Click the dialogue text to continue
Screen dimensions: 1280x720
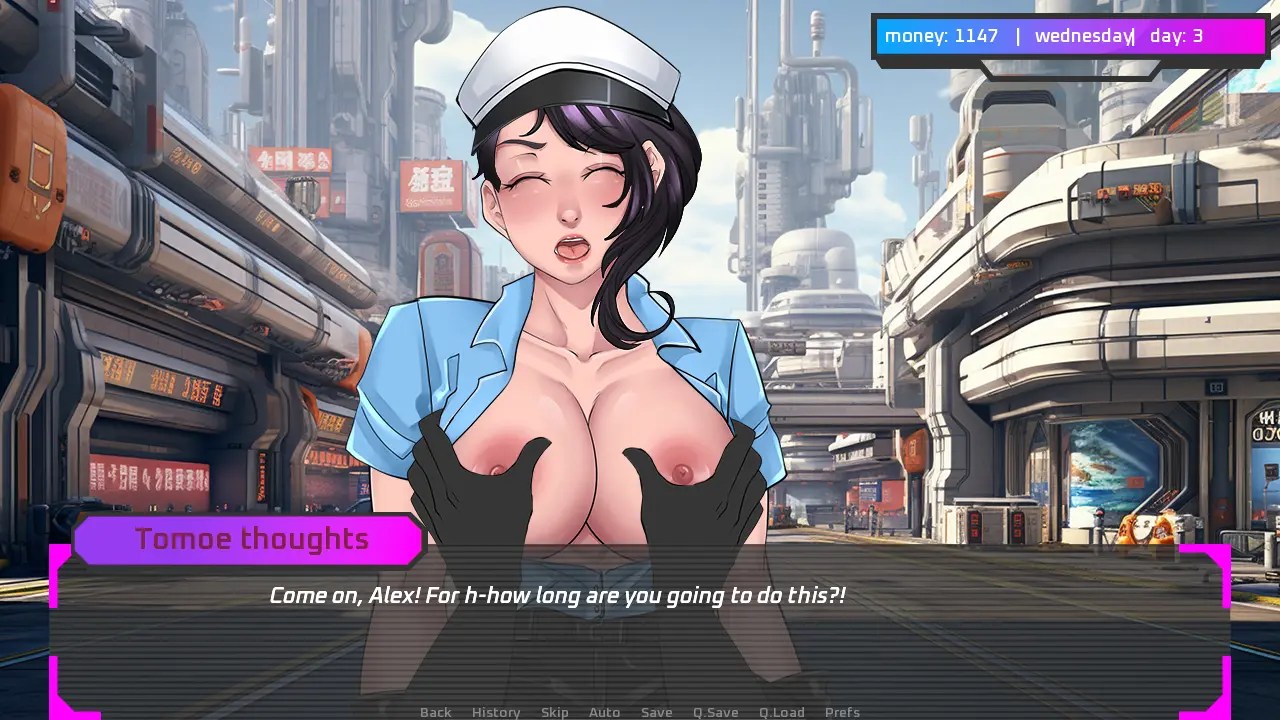(557, 596)
